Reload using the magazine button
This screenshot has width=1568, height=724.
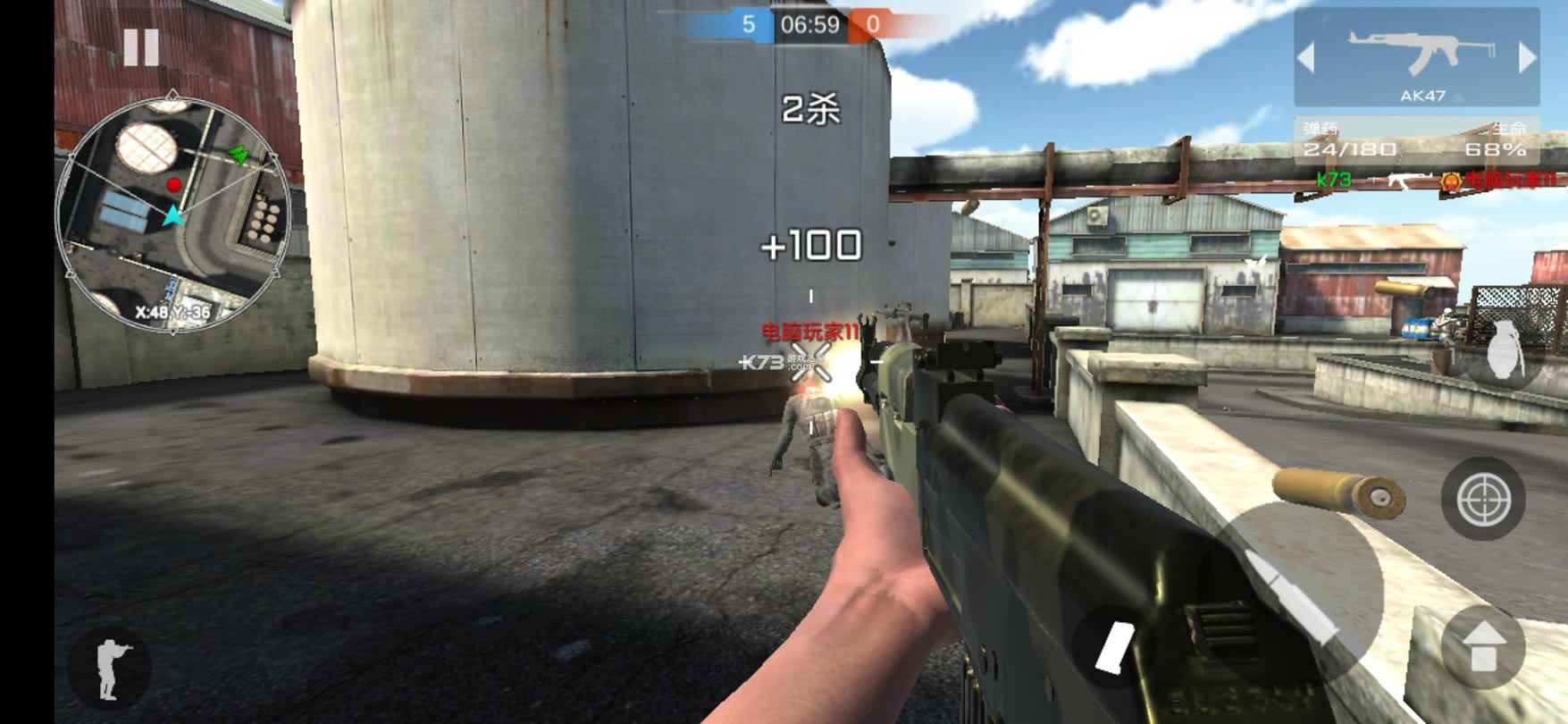(1114, 645)
